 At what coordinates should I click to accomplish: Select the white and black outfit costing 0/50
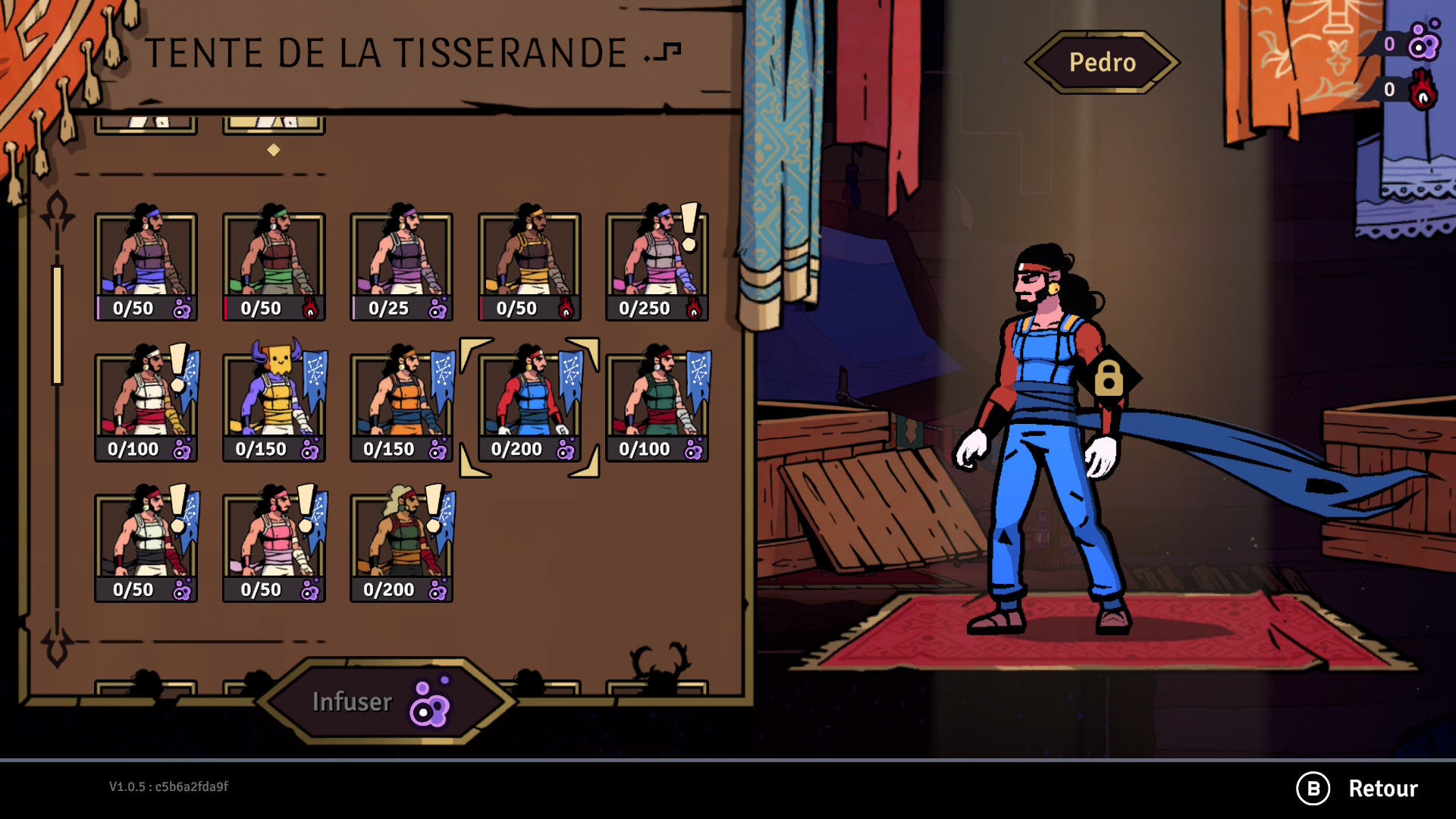point(146,547)
